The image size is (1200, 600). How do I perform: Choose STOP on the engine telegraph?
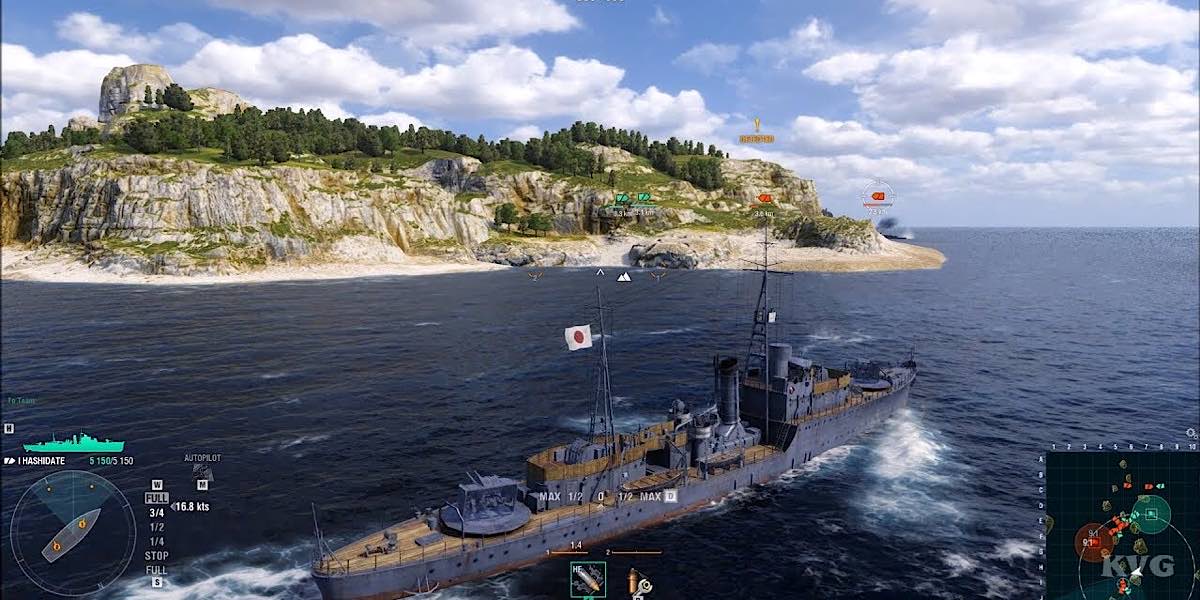(x=157, y=556)
